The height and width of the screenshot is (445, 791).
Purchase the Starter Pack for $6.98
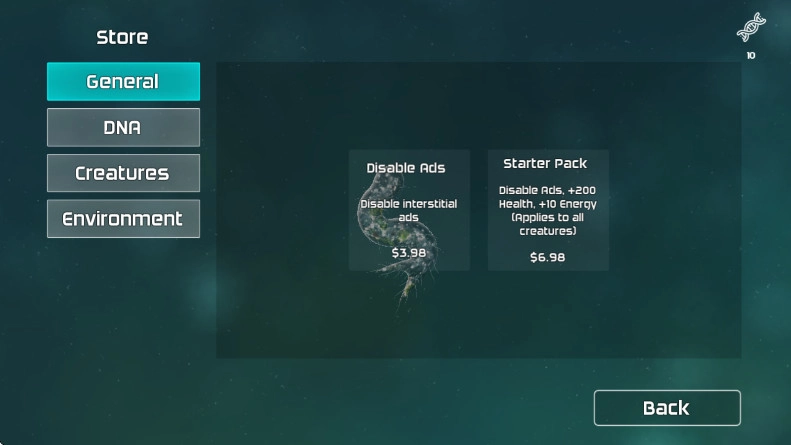(547, 211)
